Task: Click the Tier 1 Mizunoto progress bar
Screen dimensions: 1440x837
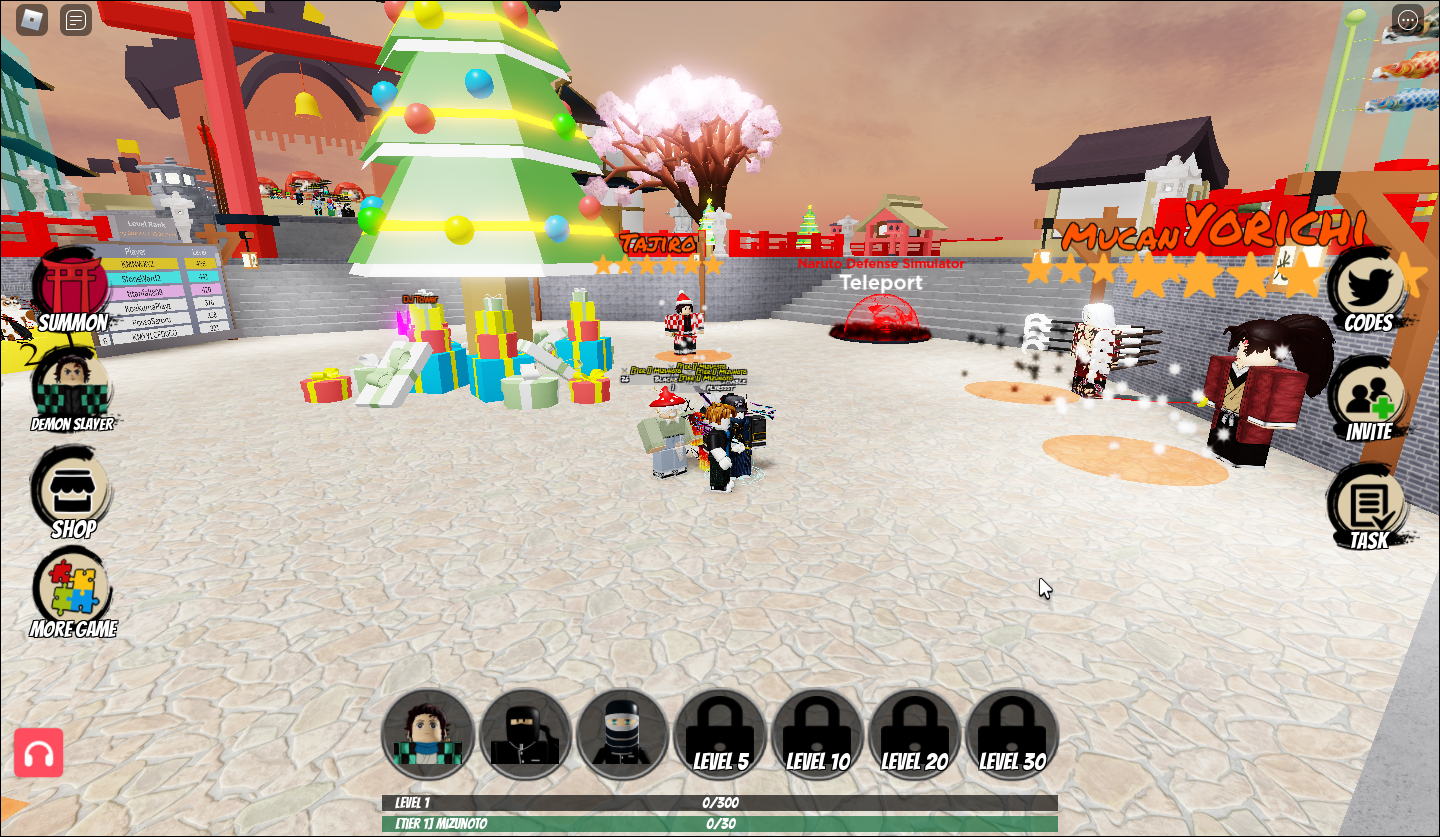Action: (x=719, y=824)
